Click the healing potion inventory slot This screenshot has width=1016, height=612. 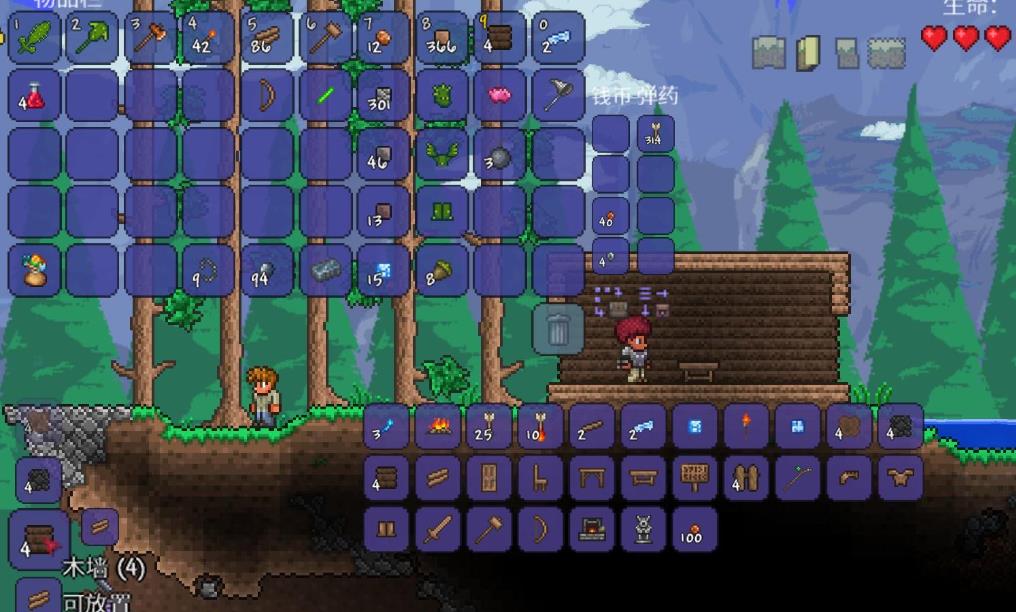point(35,96)
